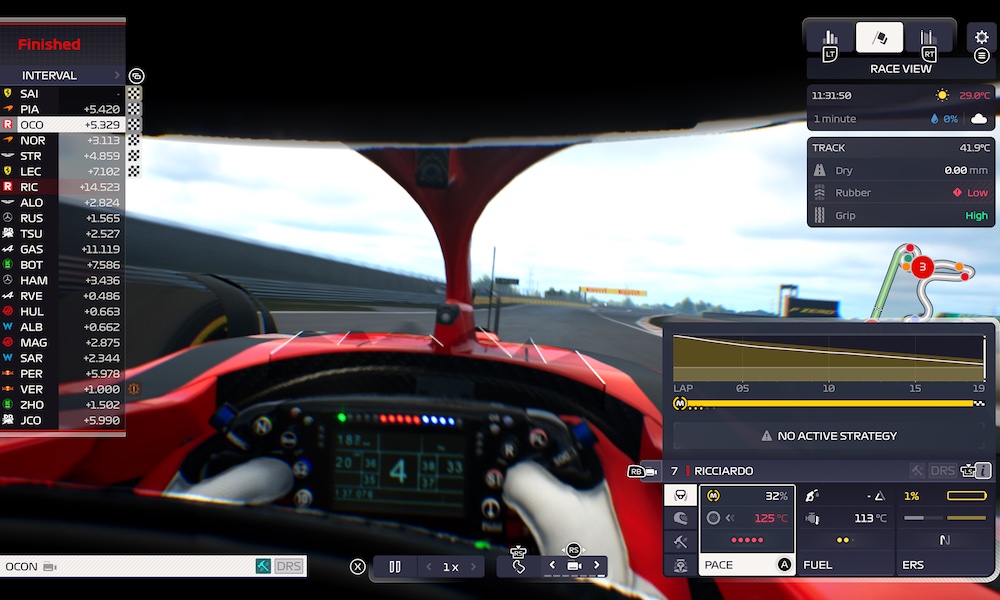The height and width of the screenshot is (600, 1000).
Task: Open Ricciardo's driver info button
Action: [x=983, y=470]
